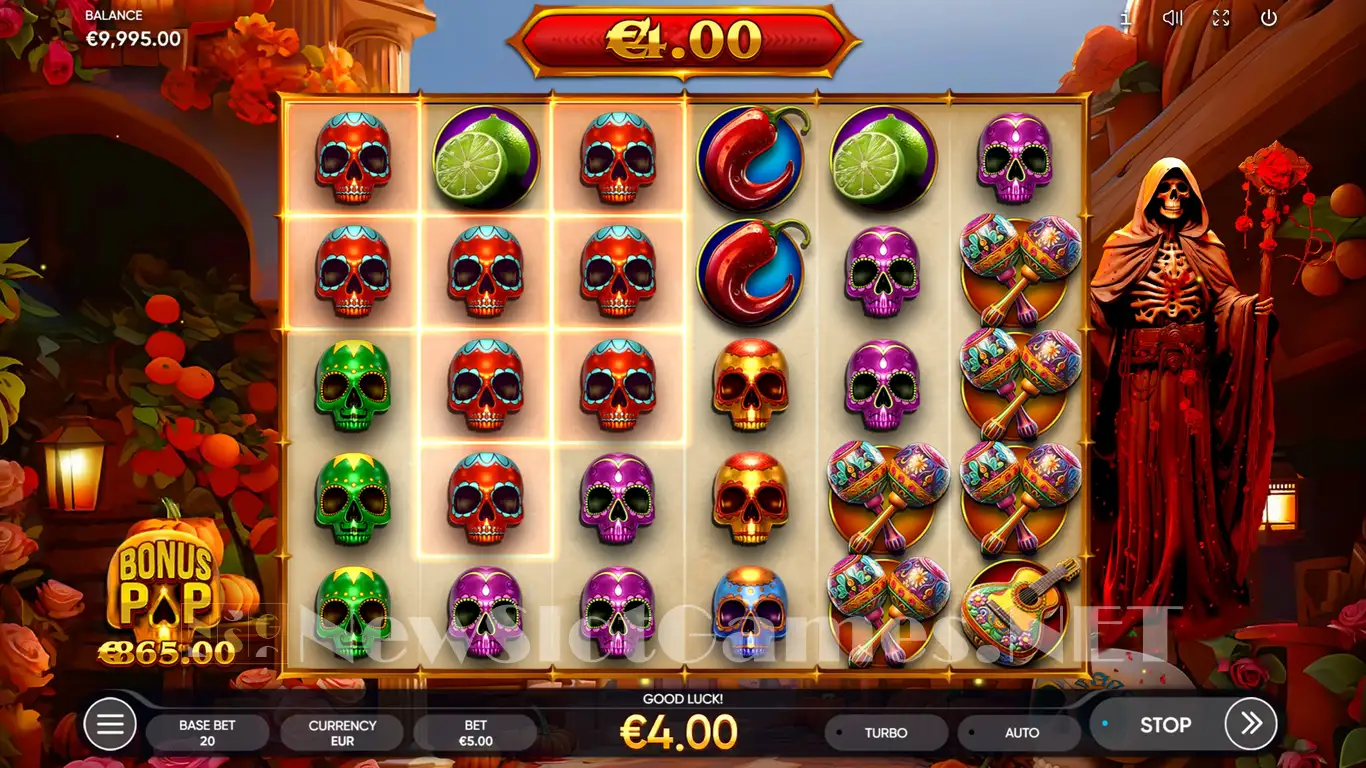
Task: Enable Auto spin
Action: [x=1020, y=733]
